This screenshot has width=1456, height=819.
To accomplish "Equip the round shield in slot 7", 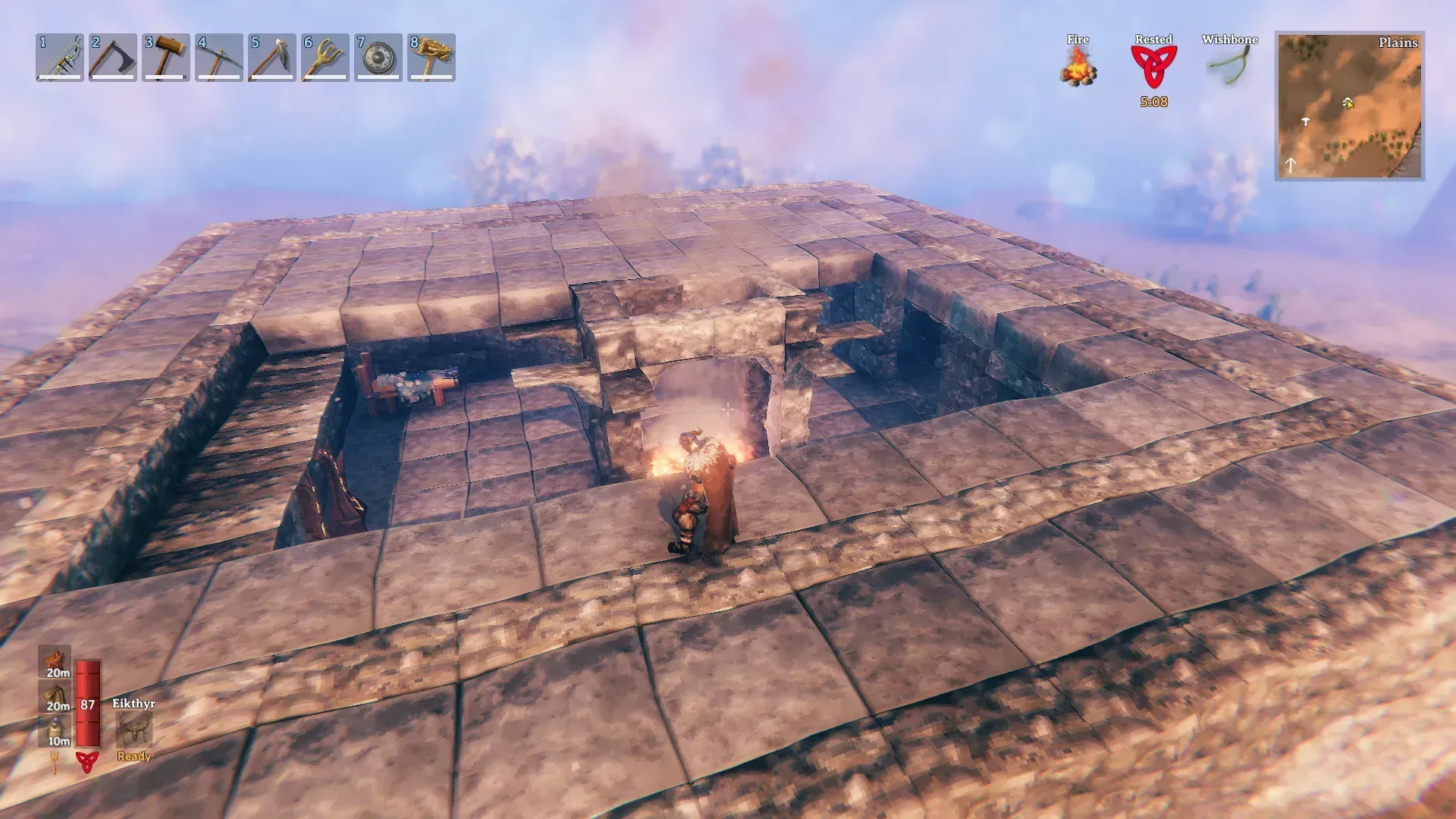I will point(378,57).
